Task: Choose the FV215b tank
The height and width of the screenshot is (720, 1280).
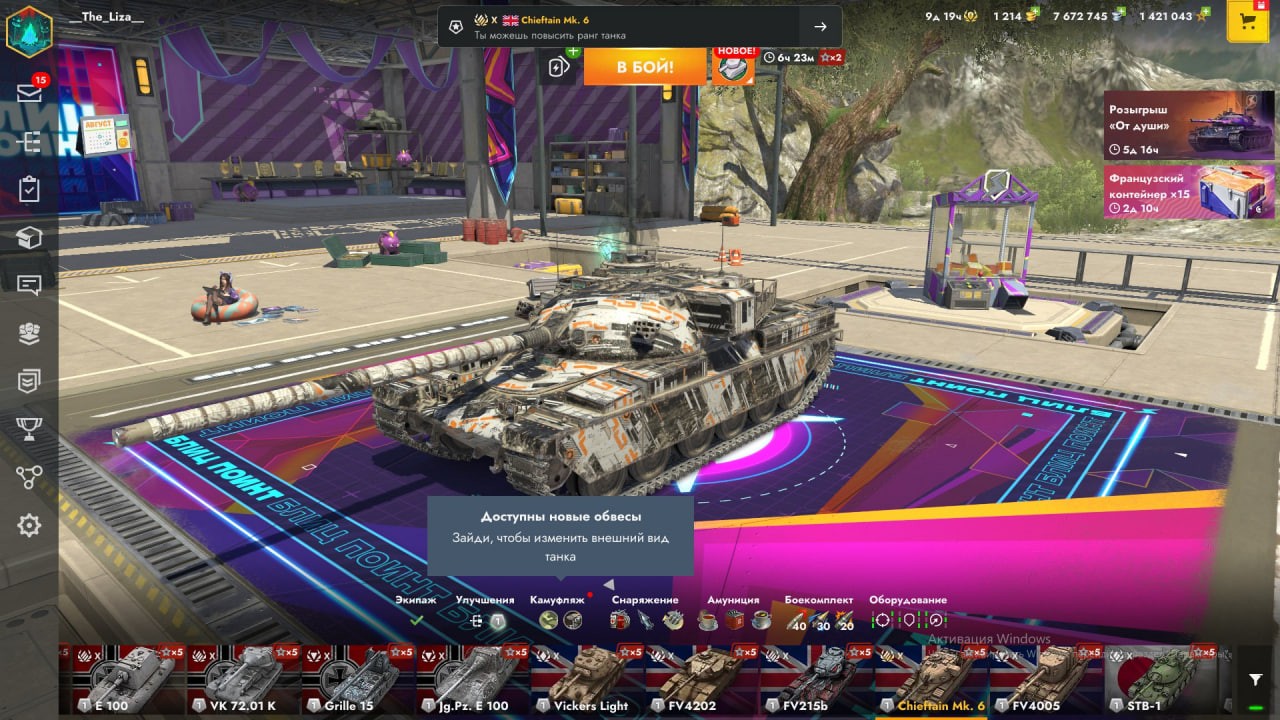Action: (815, 680)
